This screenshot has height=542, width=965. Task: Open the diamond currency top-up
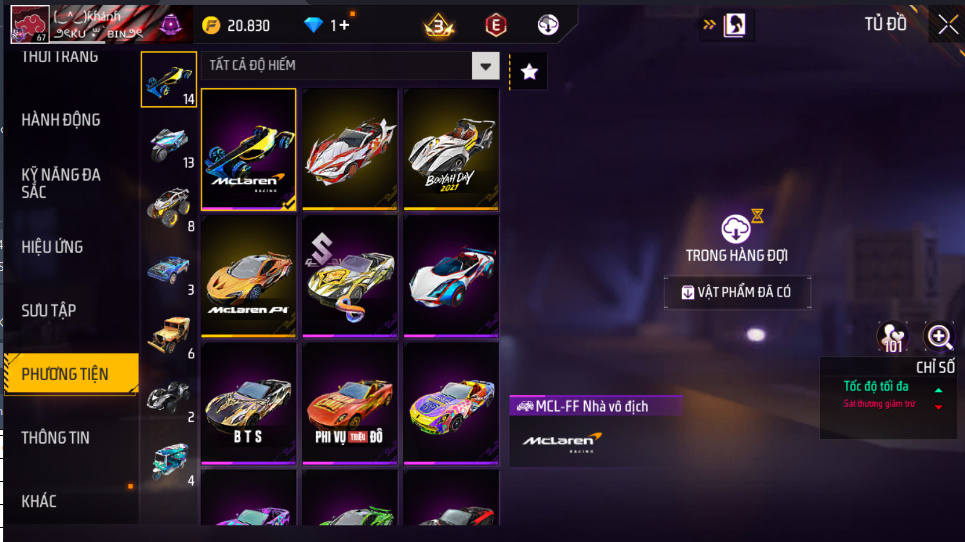coord(327,25)
